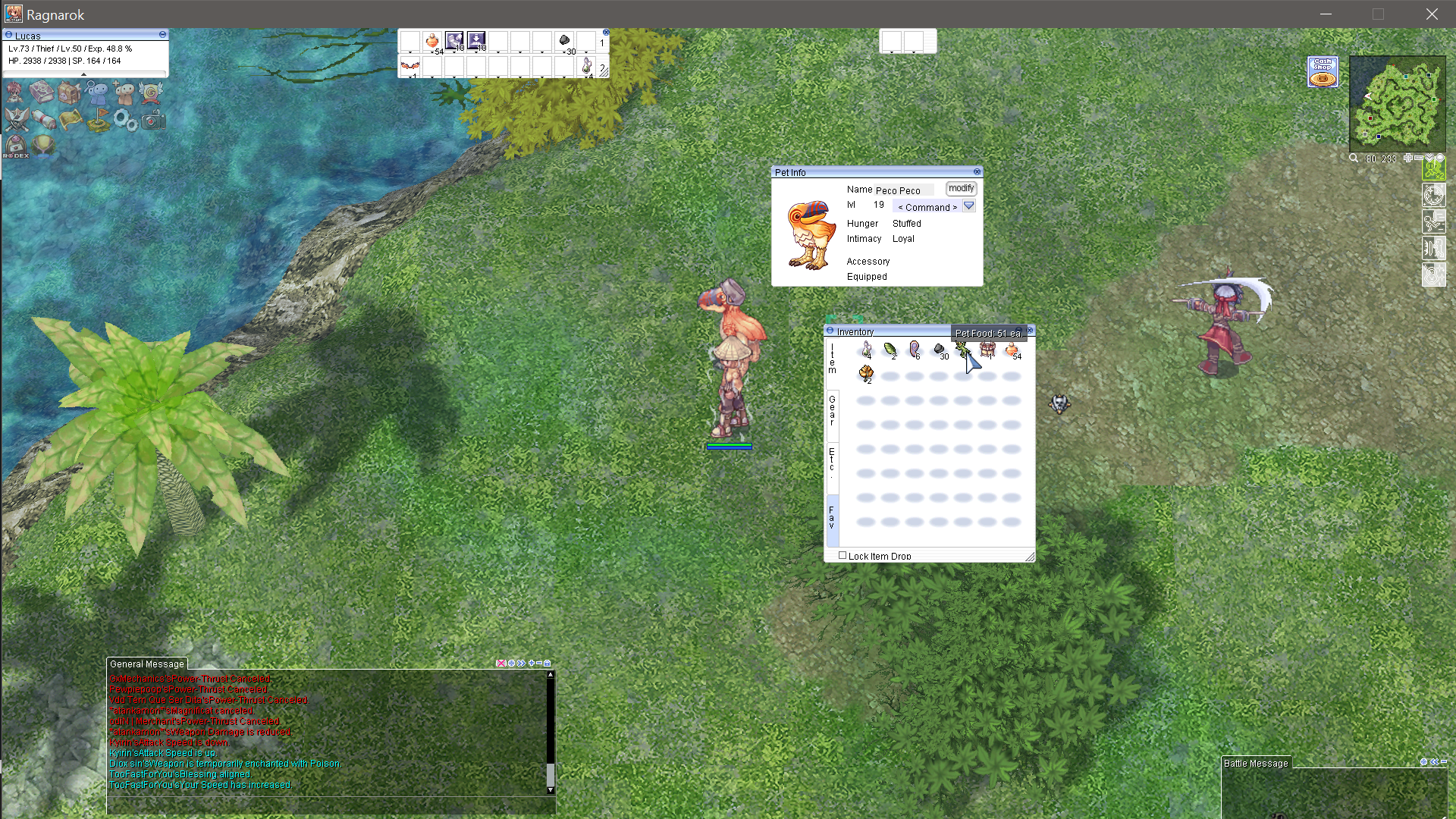
Task: Select the Pet Food item in Inventory
Action: point(963,350)
